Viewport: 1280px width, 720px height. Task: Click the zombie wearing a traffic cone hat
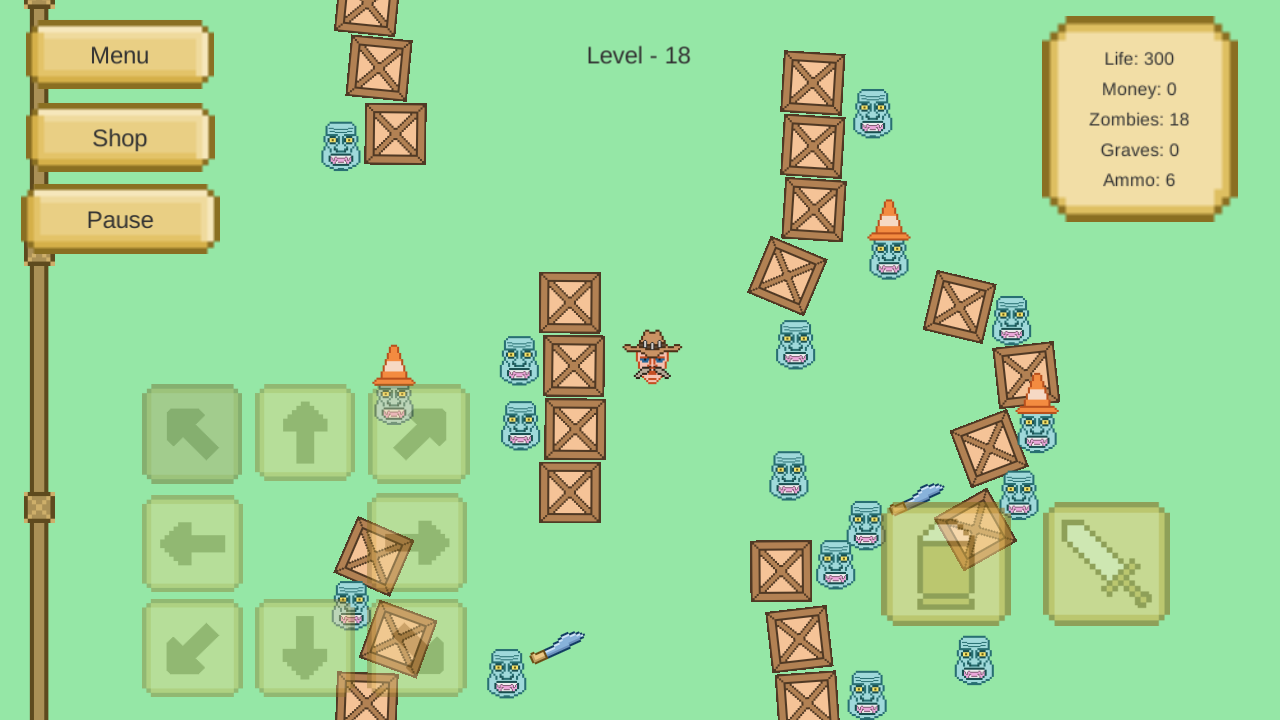point(886,245)
